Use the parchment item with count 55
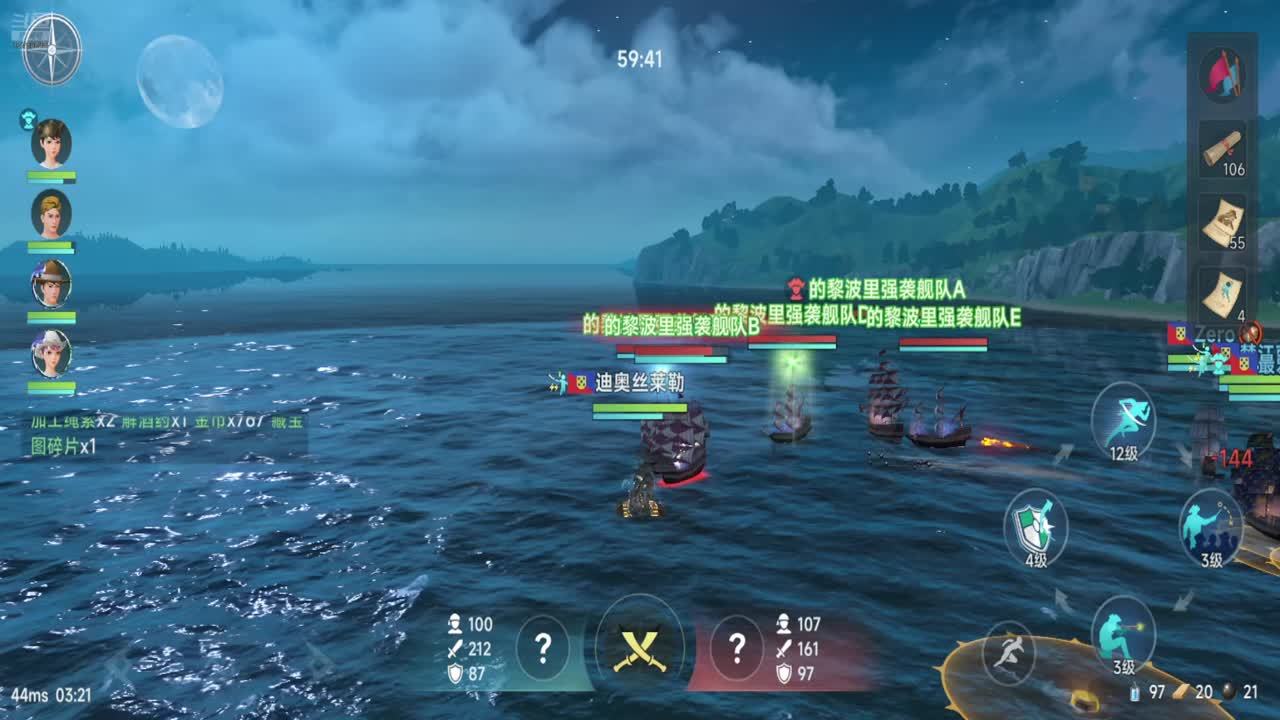Viewport: 1280px width, 720px height. (x=1222, y=222)
